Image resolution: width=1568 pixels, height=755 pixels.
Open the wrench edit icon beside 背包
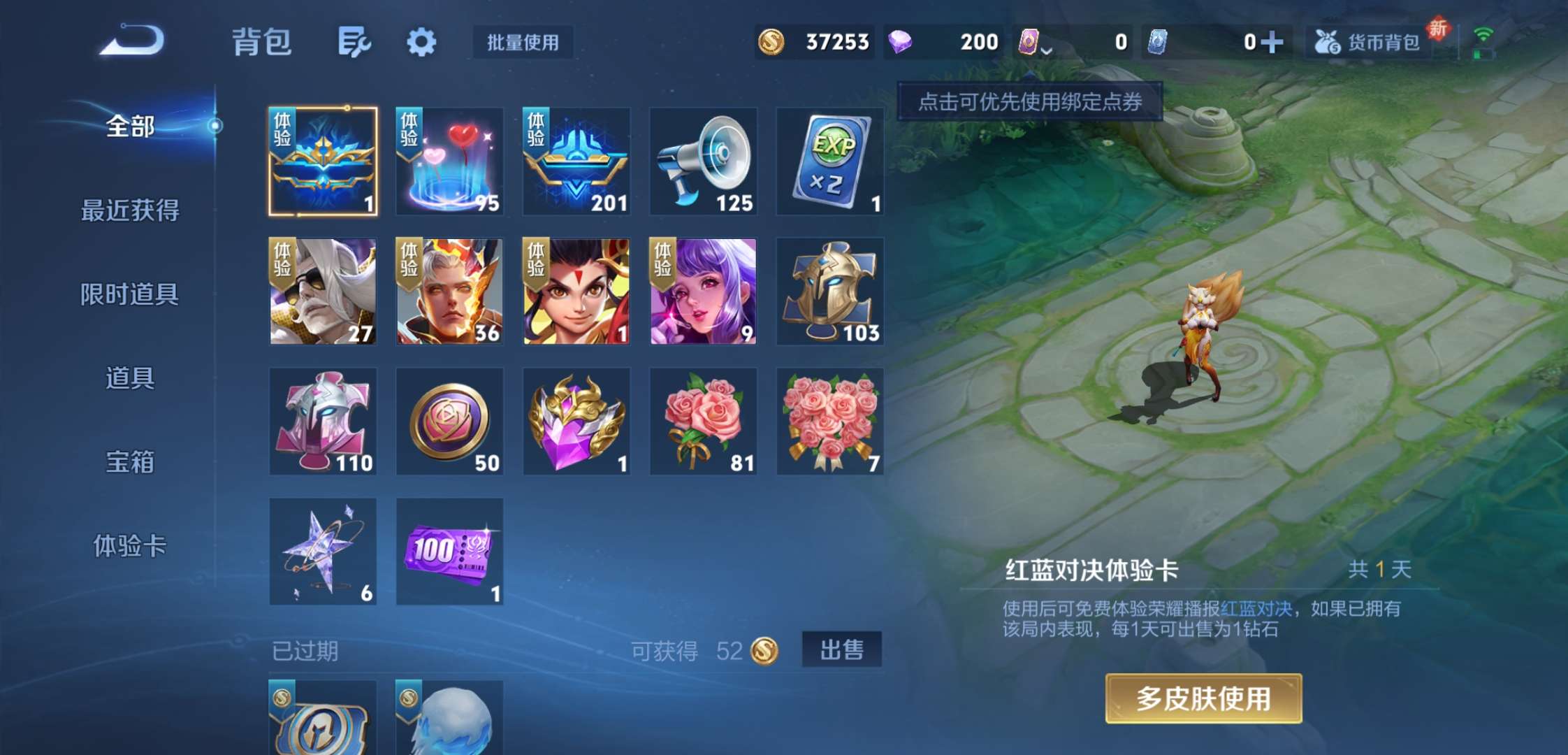tap(353, 42)
